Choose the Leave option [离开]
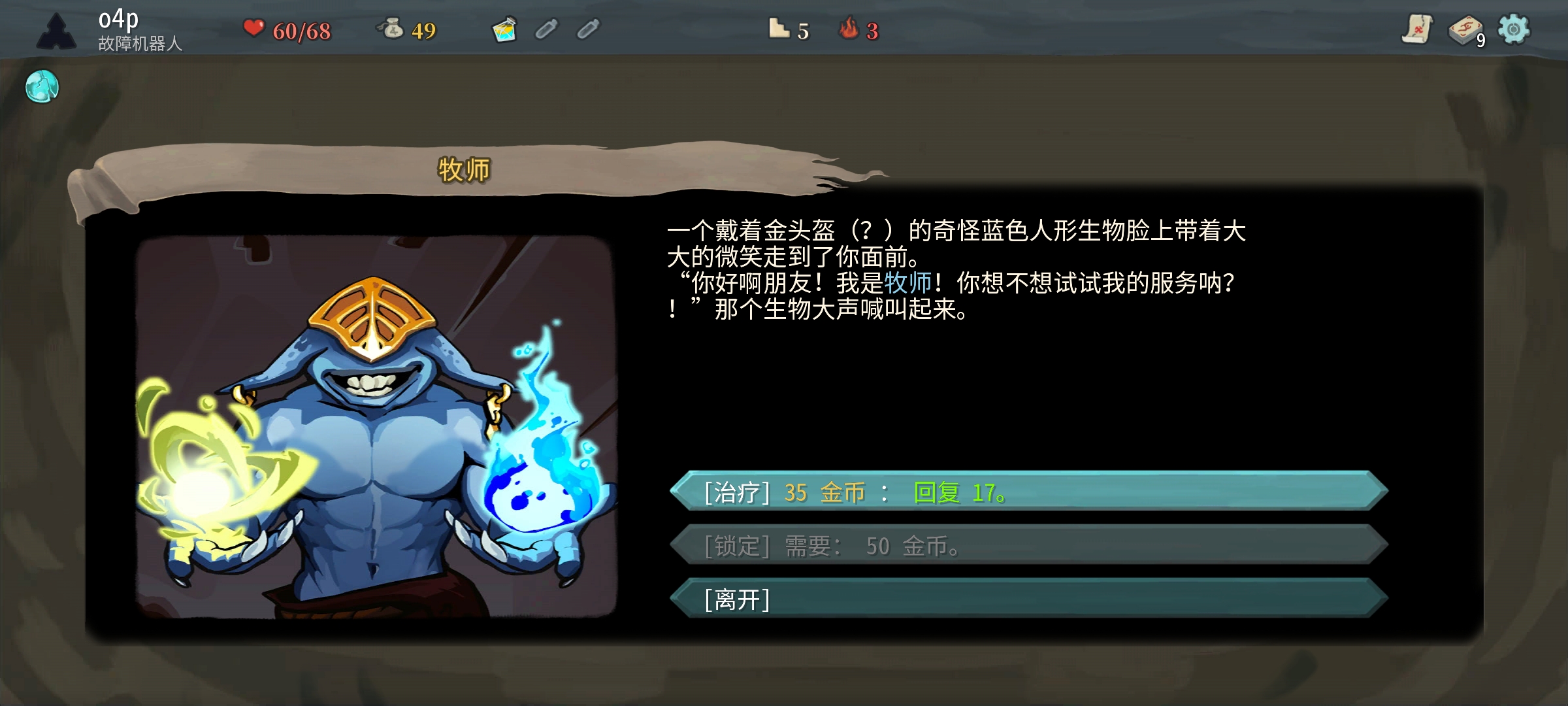1568x706 pixels. click(x=1028, y=599)
